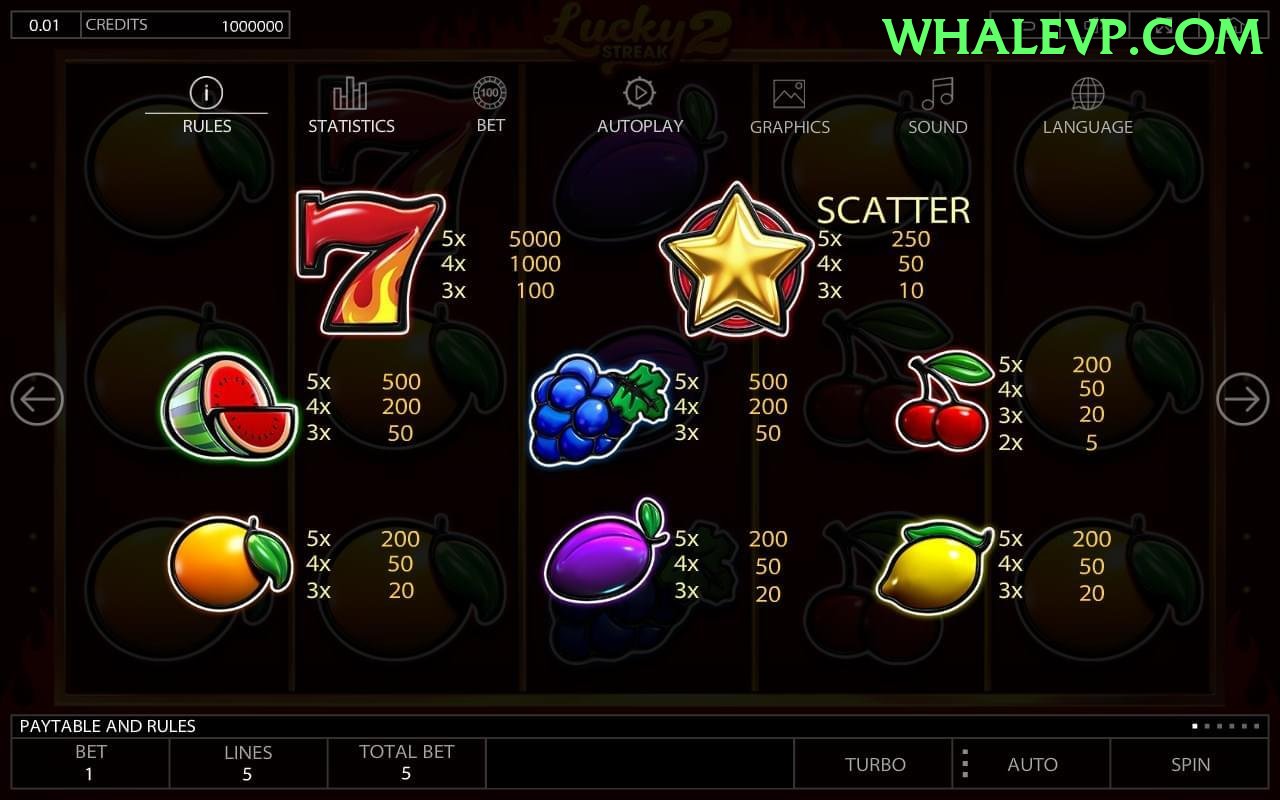Open the three-dot menu beside Auto
Image resolution: width=1280 pixels, height=800 pixels.
coord(965,764)
